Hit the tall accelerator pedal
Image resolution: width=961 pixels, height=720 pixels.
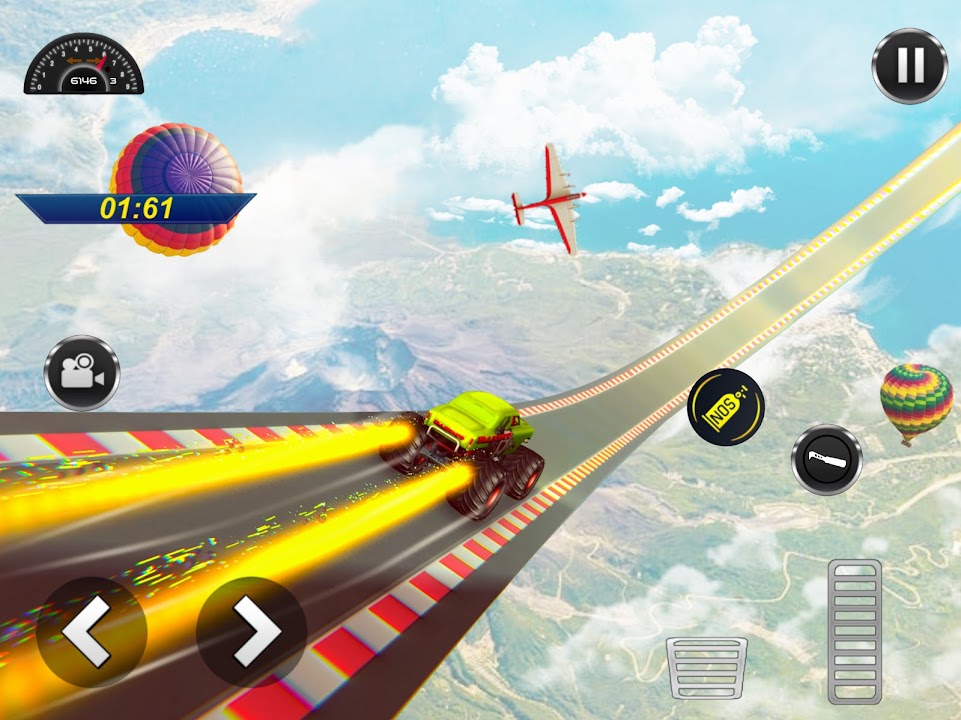(855, 630)
